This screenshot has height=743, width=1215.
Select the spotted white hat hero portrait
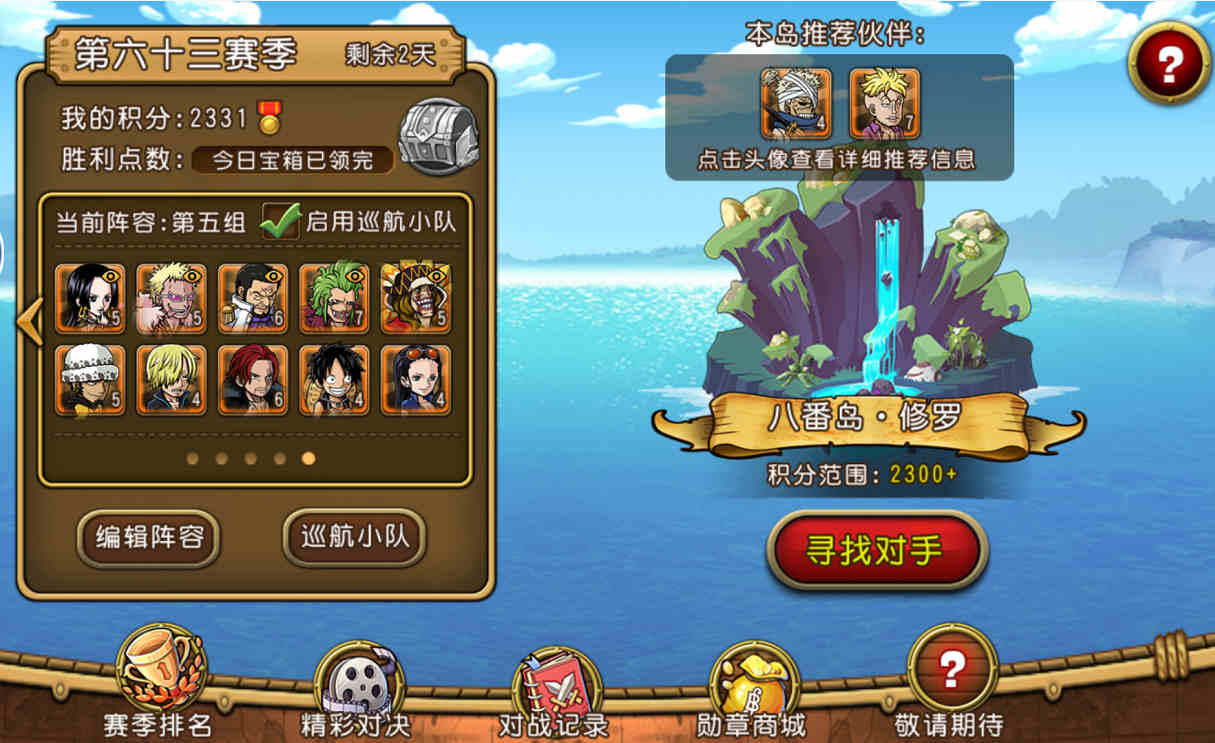point(90,380)
